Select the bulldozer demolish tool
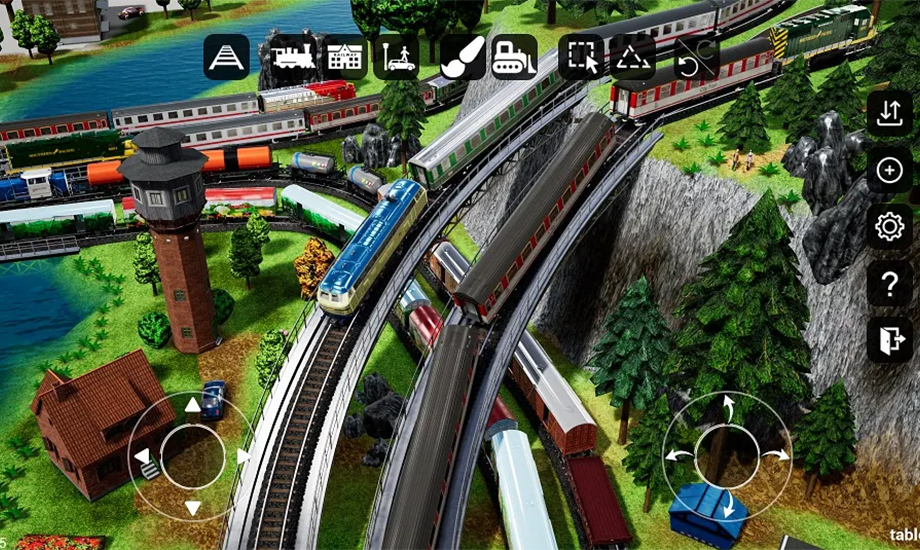Screen dimensions: 920x550 (x=514, y=57)
